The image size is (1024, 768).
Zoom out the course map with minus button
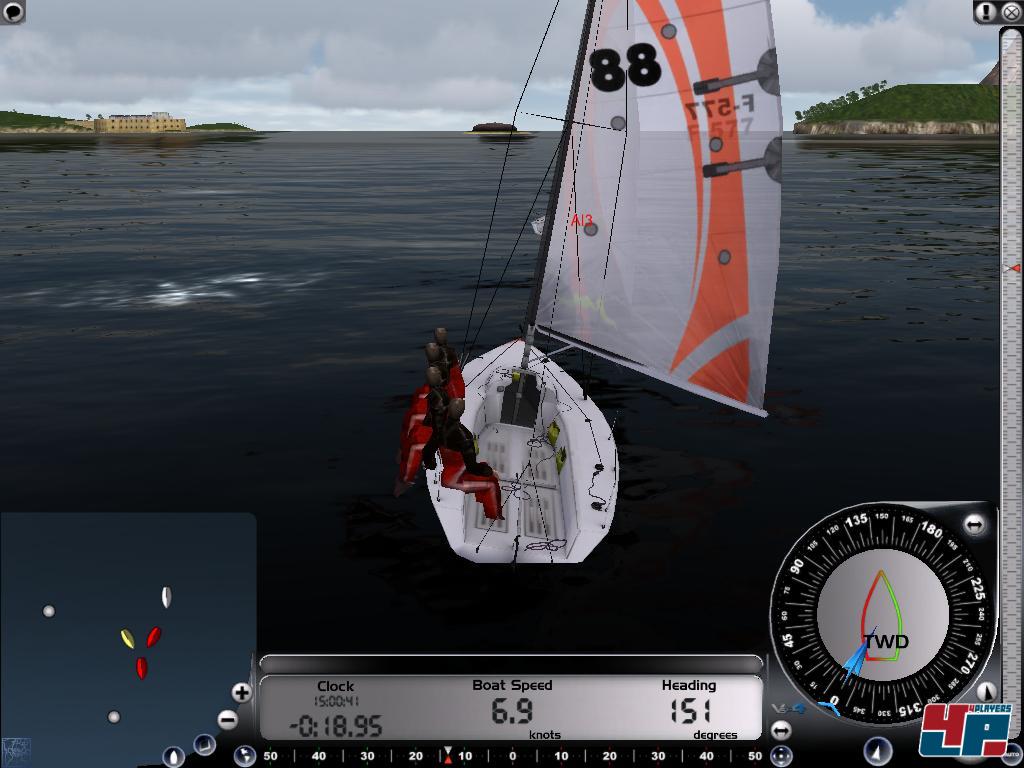227,719
